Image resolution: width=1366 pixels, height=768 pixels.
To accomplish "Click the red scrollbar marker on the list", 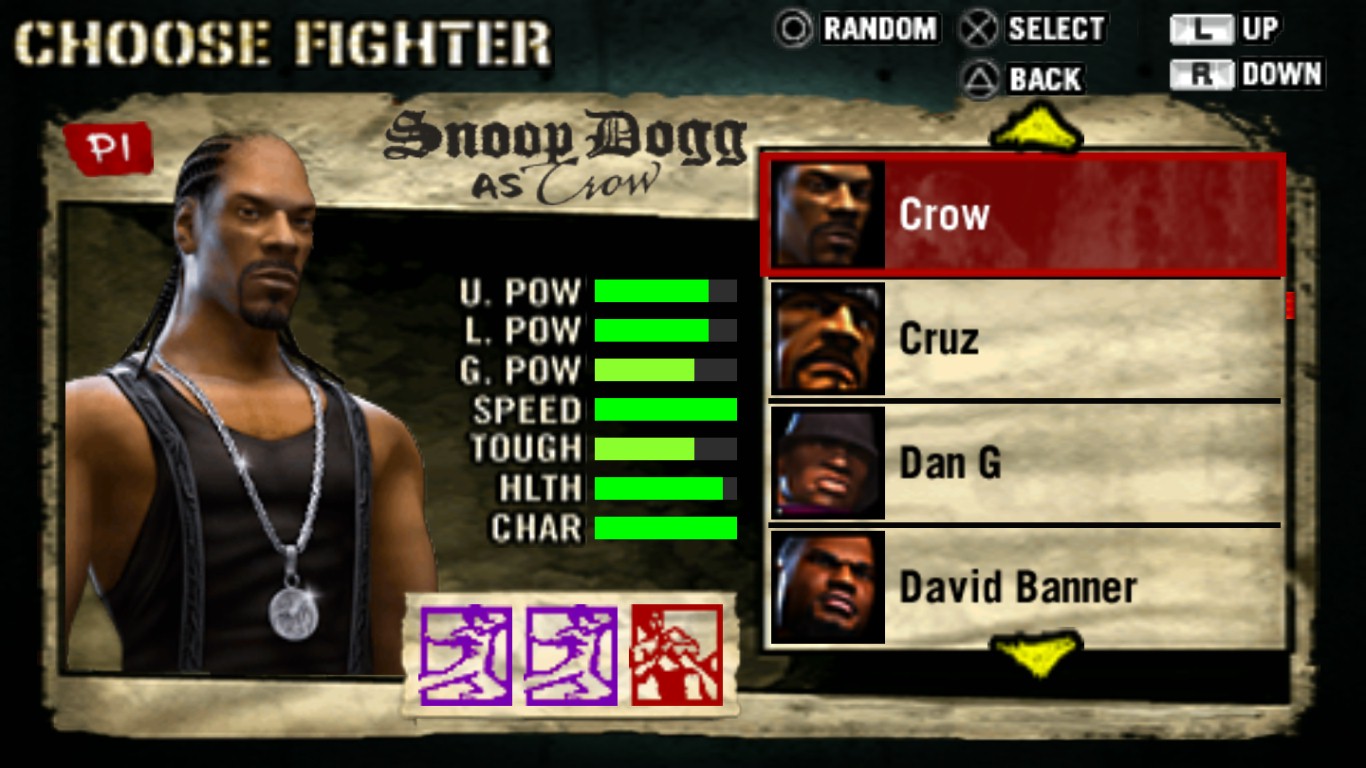I will (x=1289, y=305).
